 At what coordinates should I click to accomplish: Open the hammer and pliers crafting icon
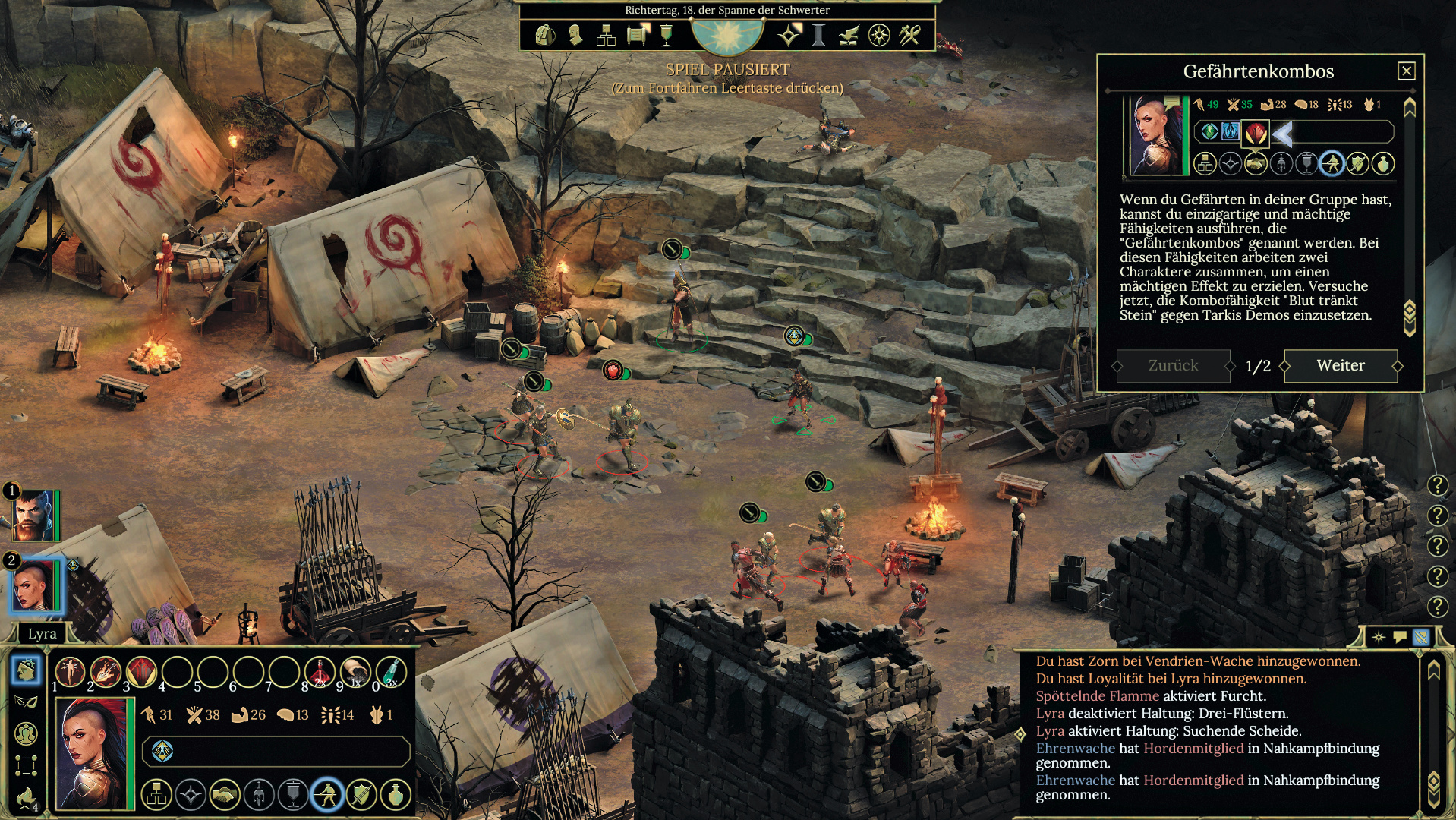909,35
